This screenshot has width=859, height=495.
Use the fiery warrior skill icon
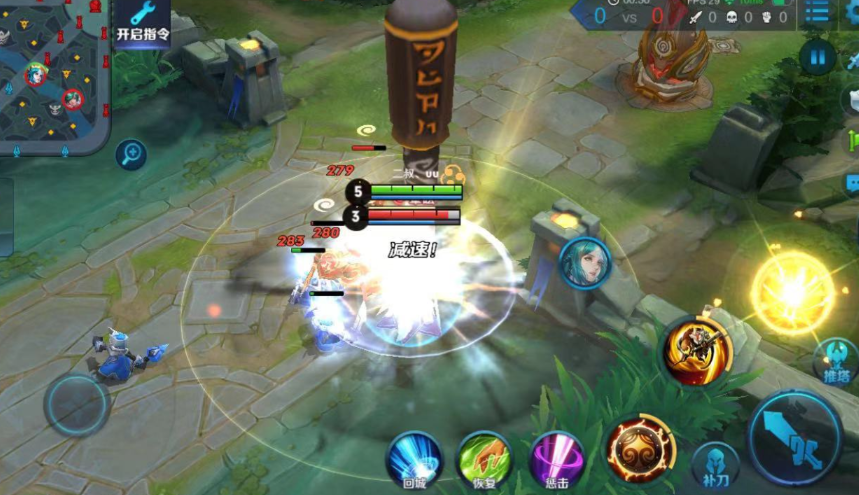pyautogui.click(x=696, y=352)
